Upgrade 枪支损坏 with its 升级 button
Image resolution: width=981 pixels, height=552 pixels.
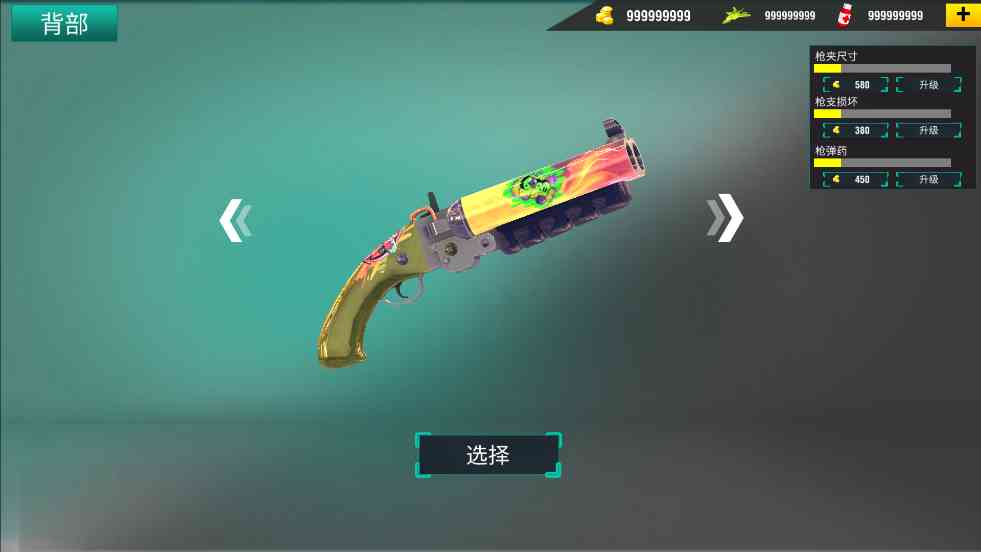tap(928, 131)
